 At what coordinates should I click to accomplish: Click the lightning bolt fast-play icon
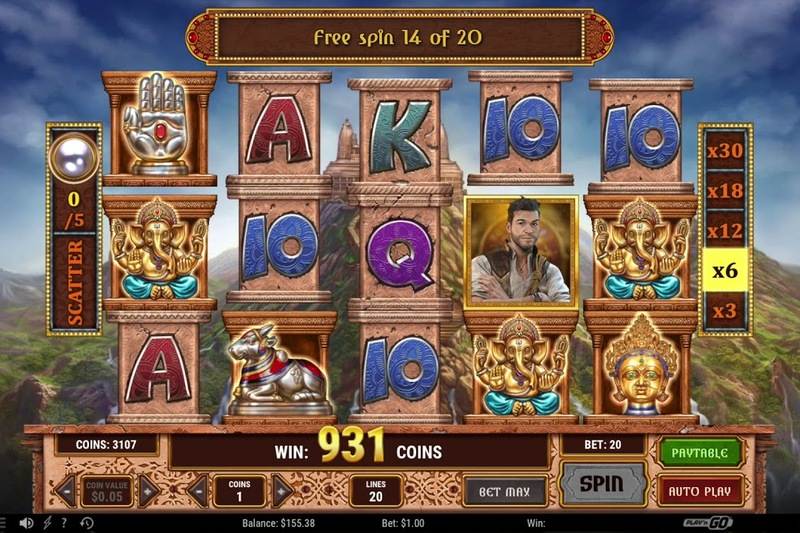pos(47,523)
